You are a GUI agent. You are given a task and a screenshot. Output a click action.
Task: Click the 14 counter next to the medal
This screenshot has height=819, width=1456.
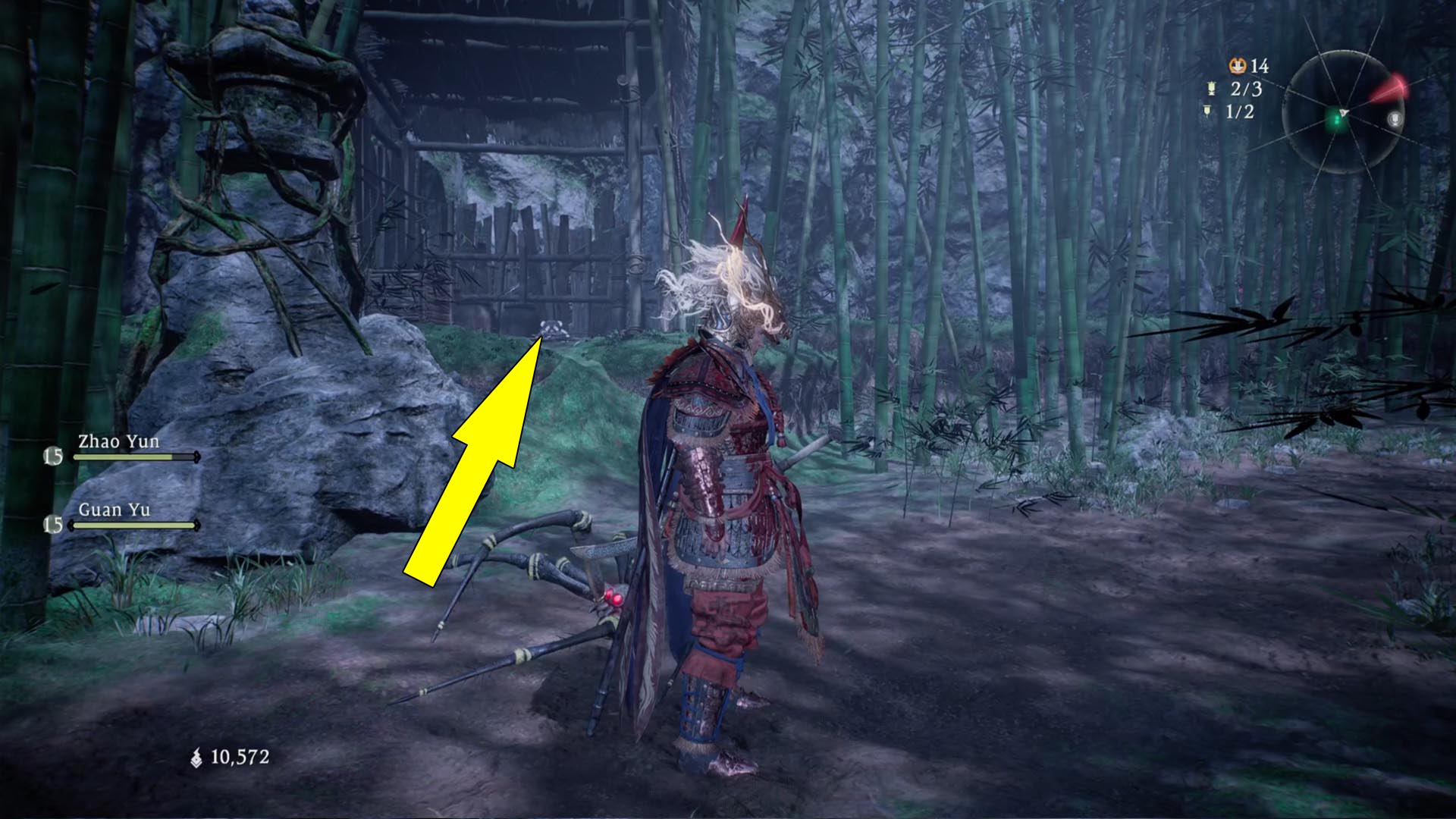coord(1260,66)
